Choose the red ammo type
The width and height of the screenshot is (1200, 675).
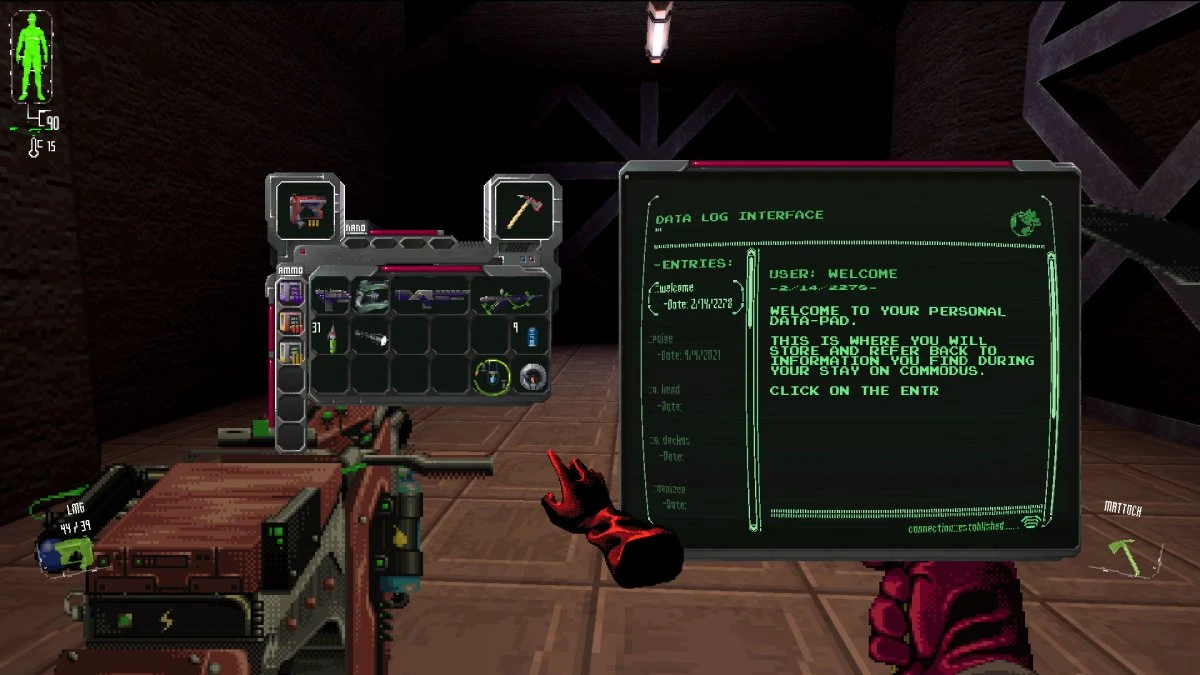pos(290,323)
